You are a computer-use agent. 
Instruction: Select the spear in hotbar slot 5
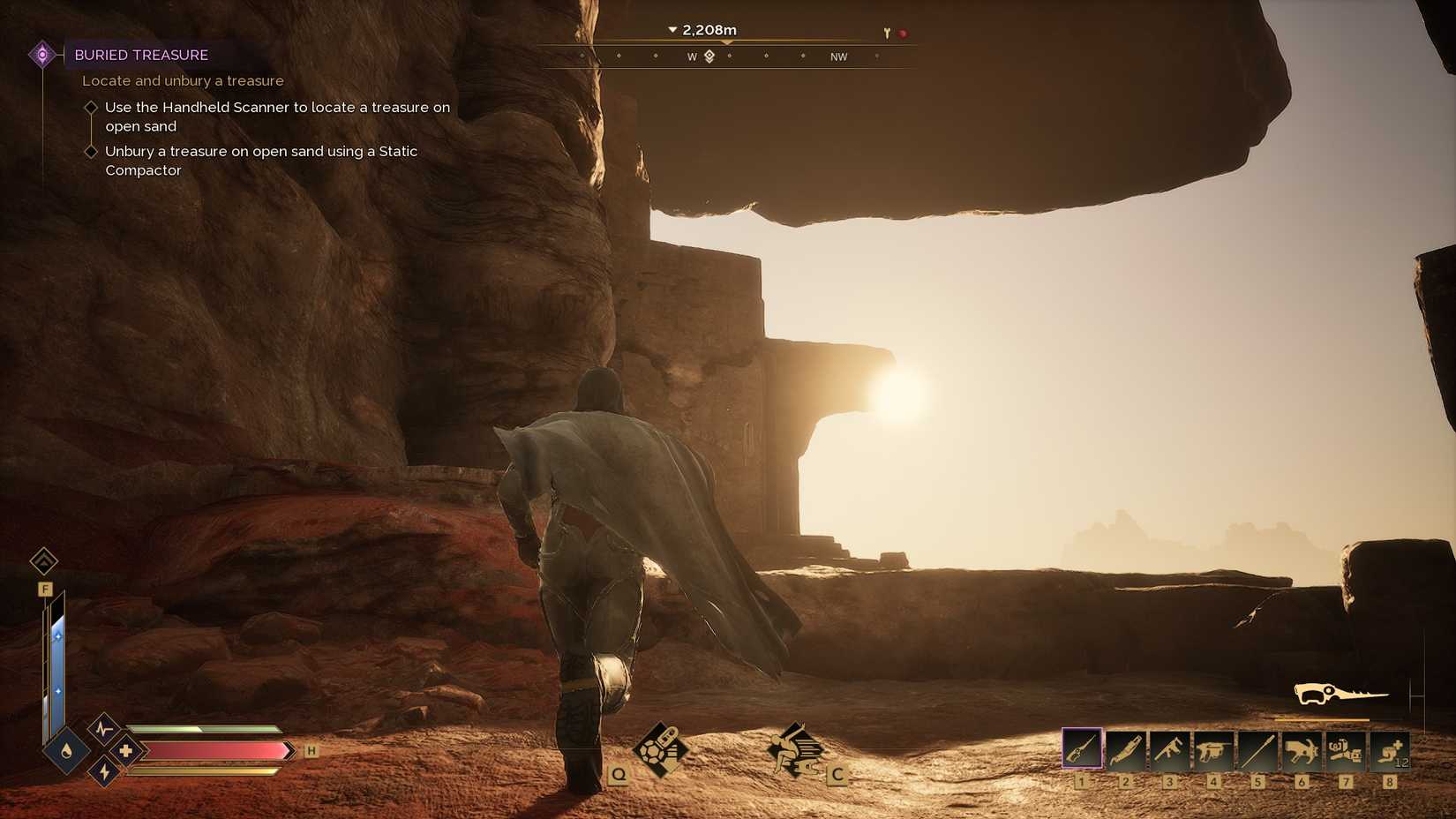[1260, 750]
